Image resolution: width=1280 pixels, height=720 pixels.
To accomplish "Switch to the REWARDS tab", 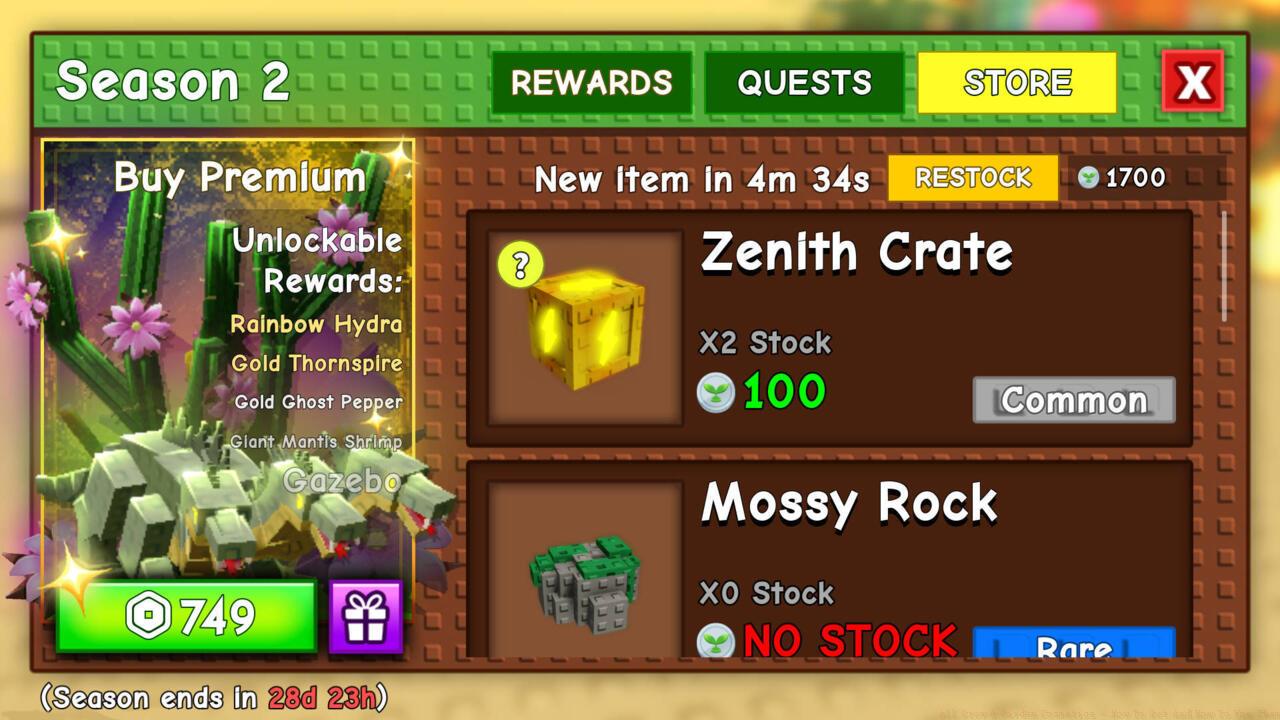I will (592, 83).
